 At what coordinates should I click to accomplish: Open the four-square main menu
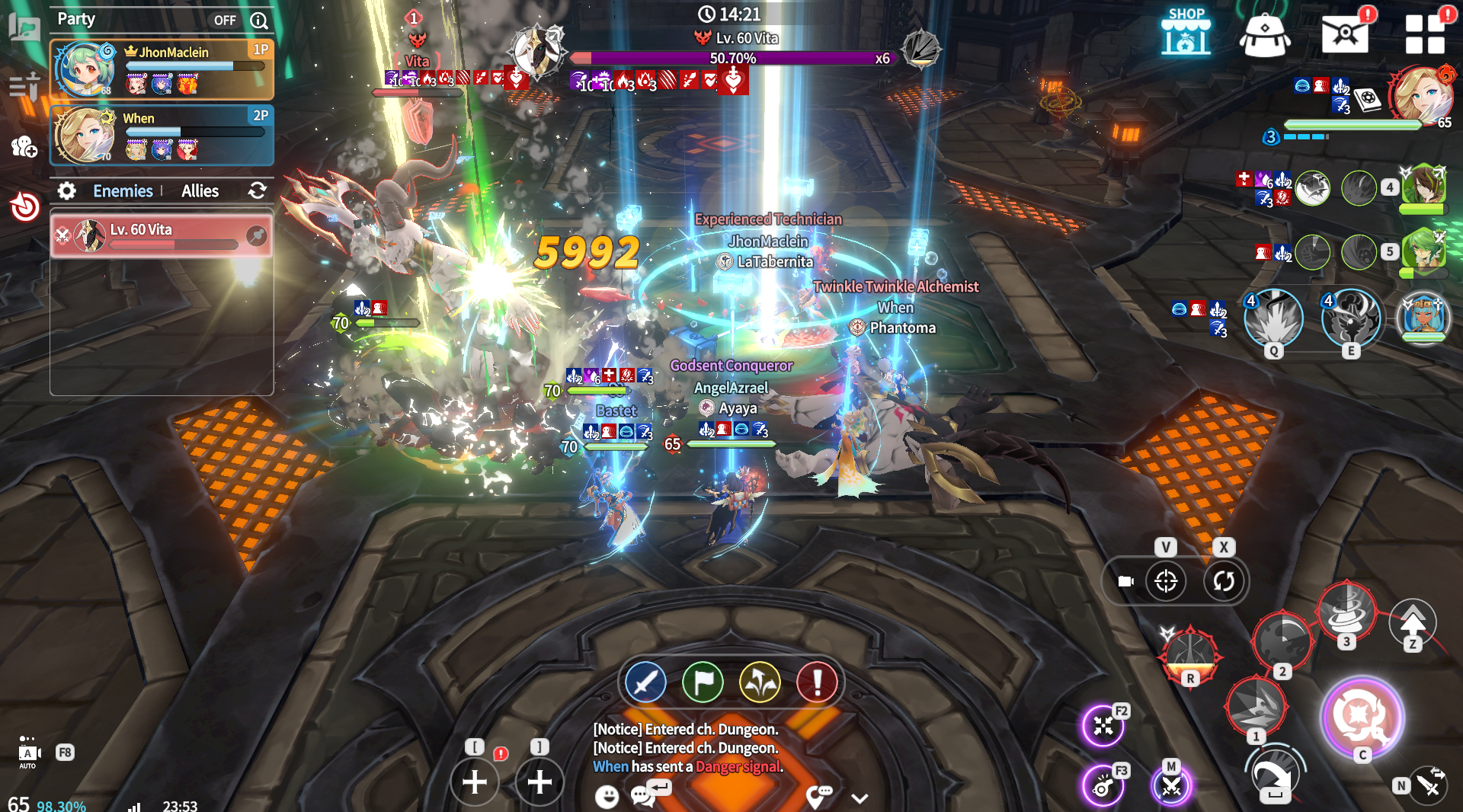tap(1424, 34)
